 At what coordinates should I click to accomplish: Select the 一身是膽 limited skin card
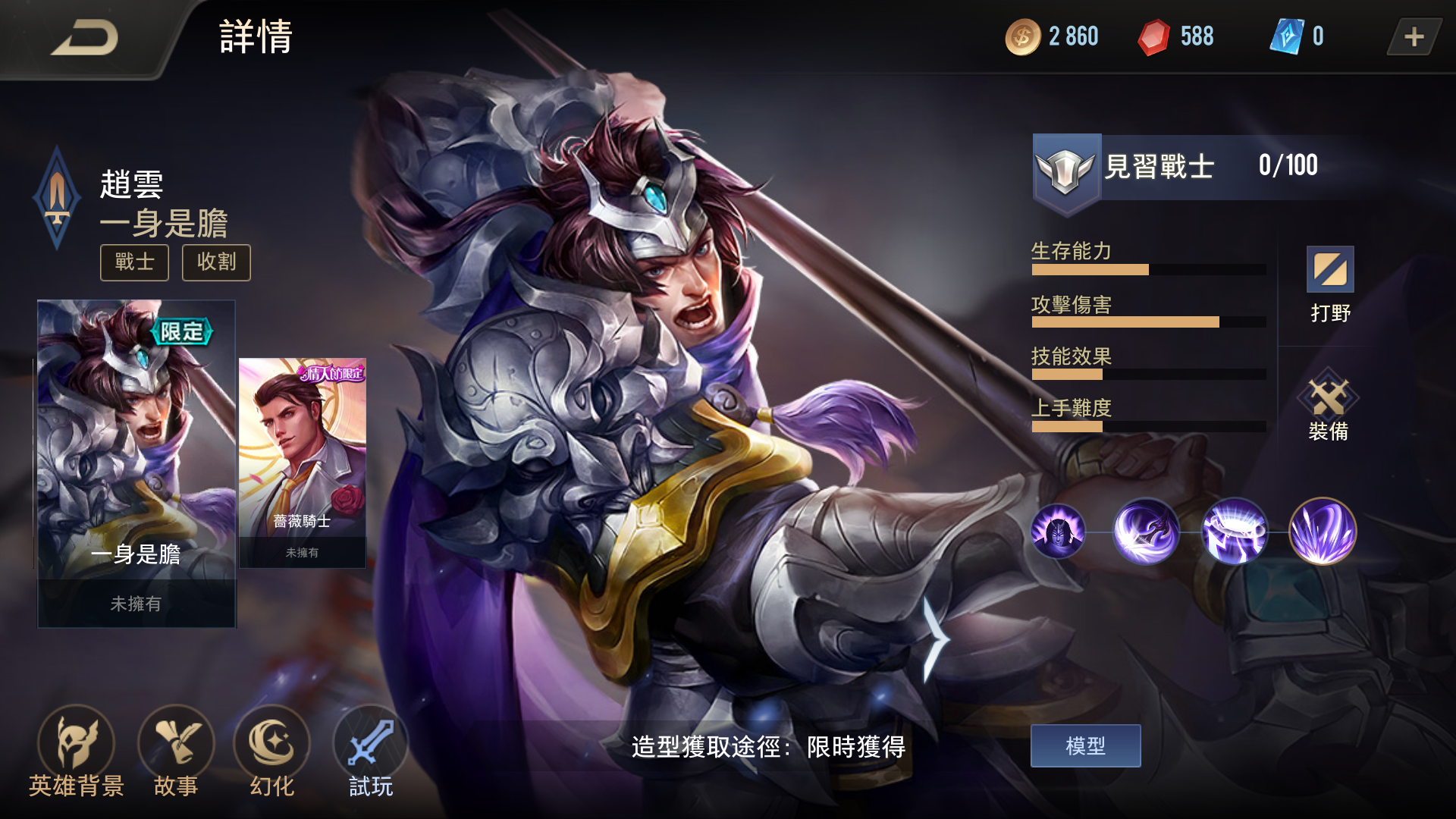pos(136,463)
